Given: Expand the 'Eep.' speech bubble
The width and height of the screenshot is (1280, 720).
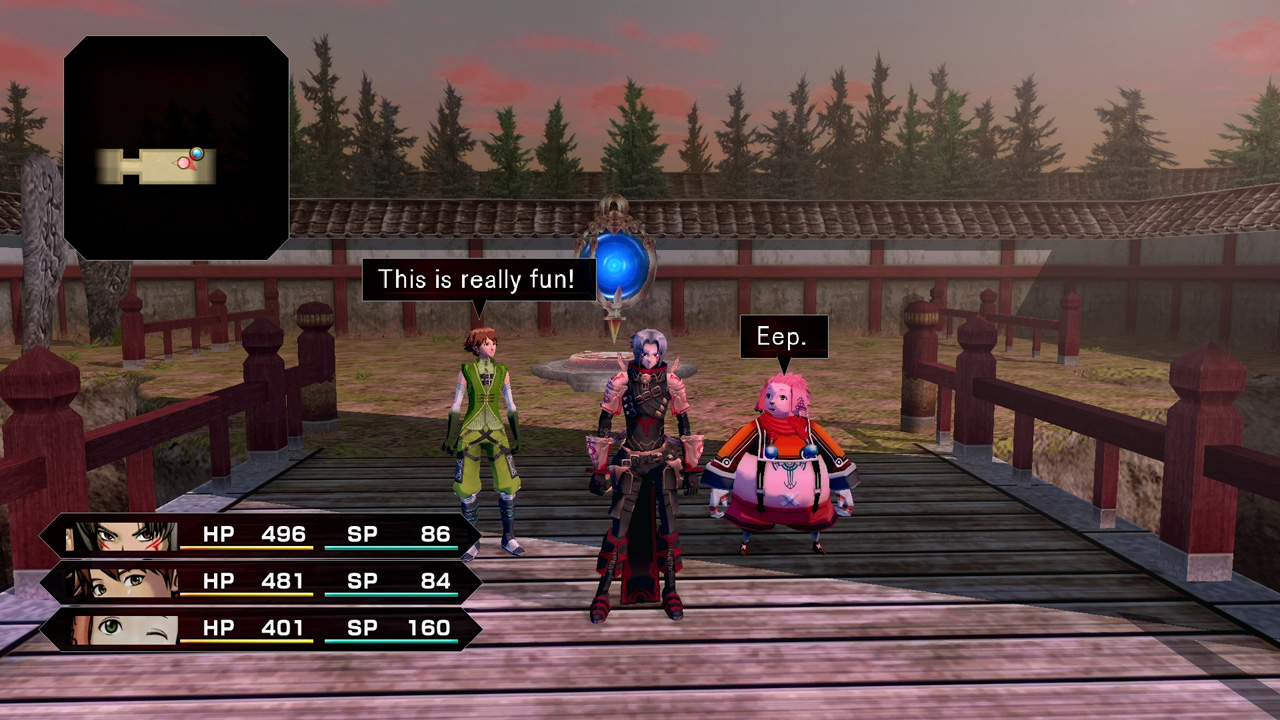Looking at the screenshot, I should pyautogui.click(x=783, y=336).
